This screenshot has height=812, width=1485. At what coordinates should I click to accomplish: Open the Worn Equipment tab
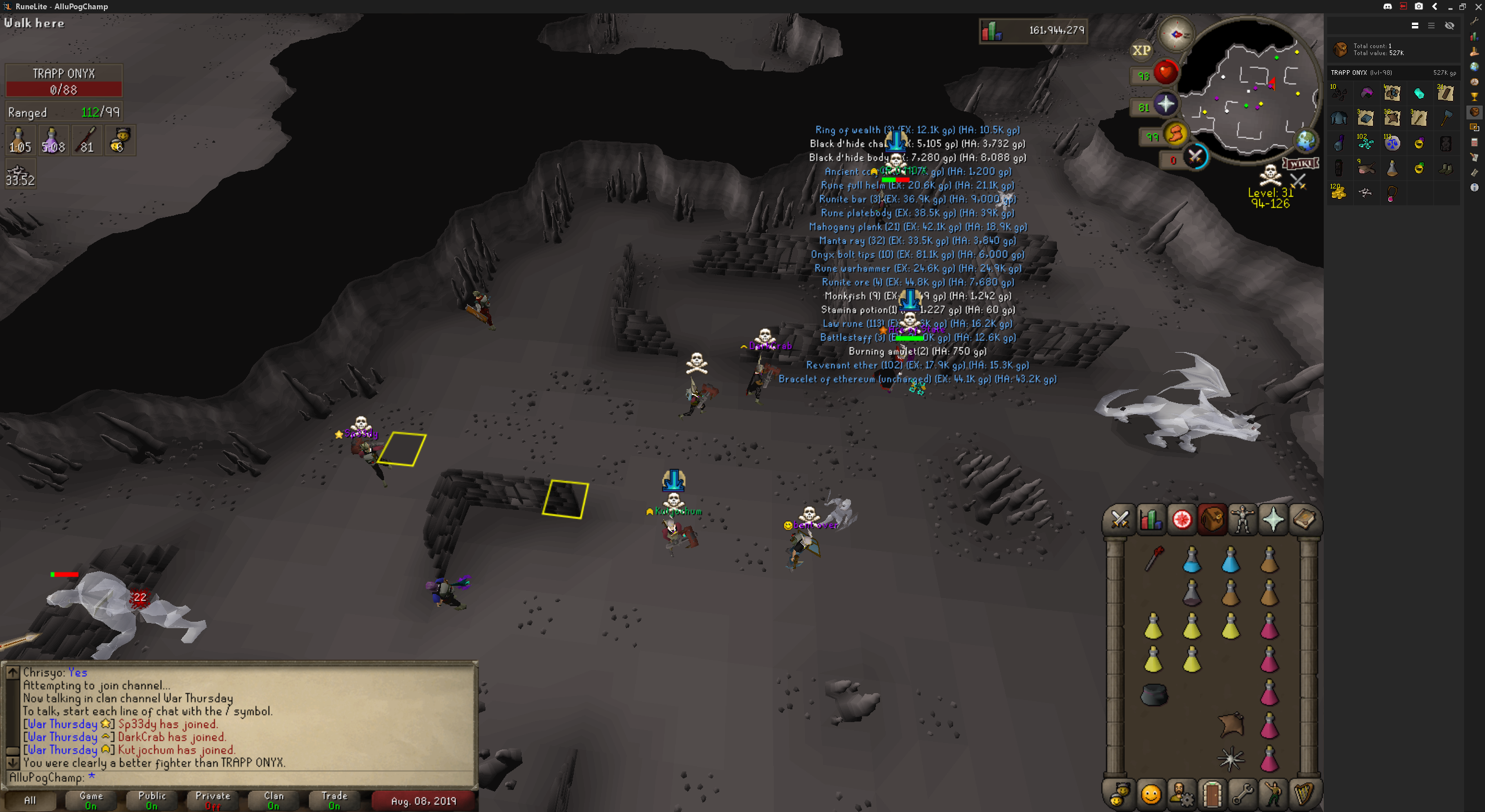click(x=1242, y=519)
